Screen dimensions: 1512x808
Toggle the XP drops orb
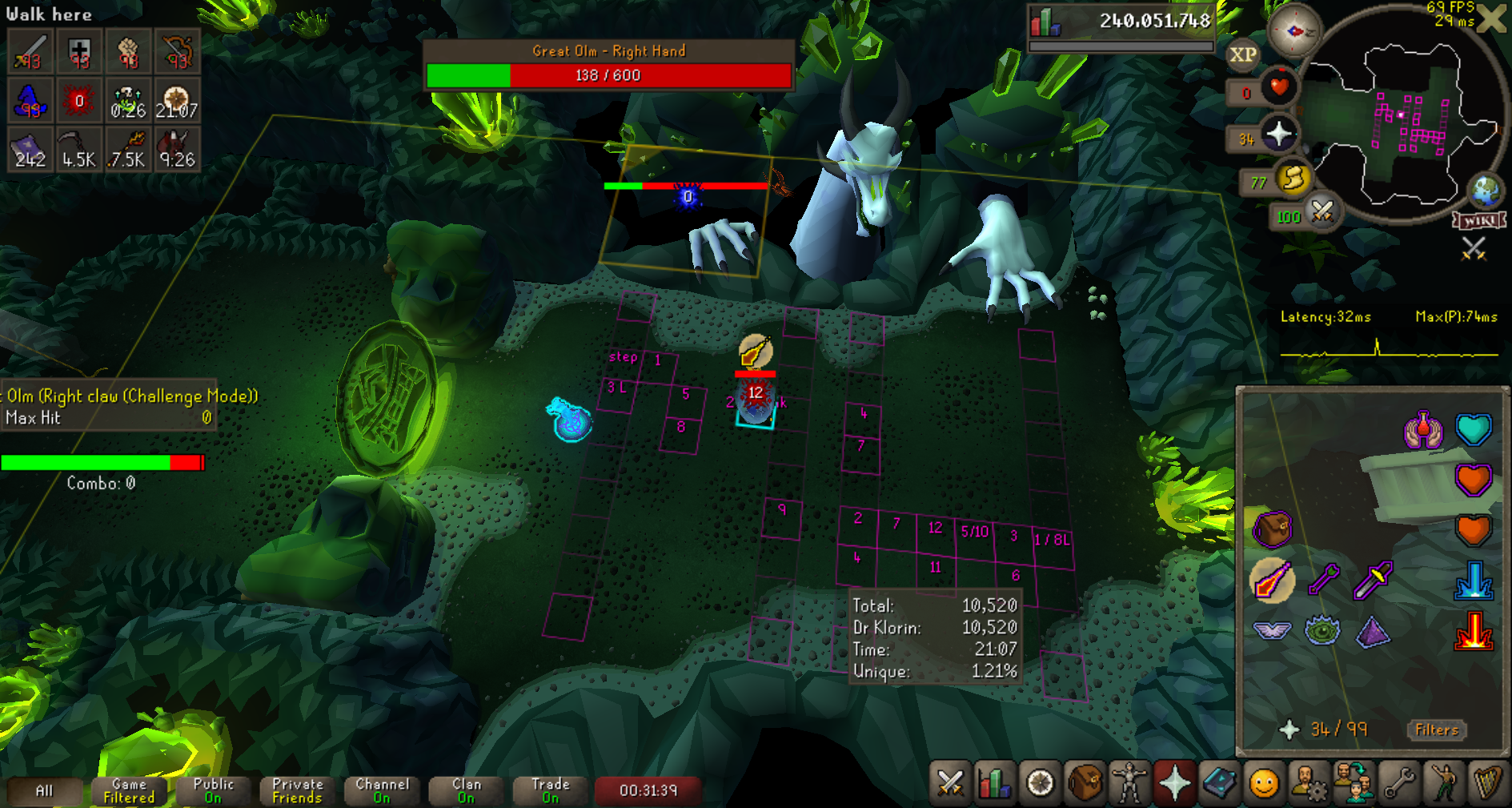tap(1242, 54)
